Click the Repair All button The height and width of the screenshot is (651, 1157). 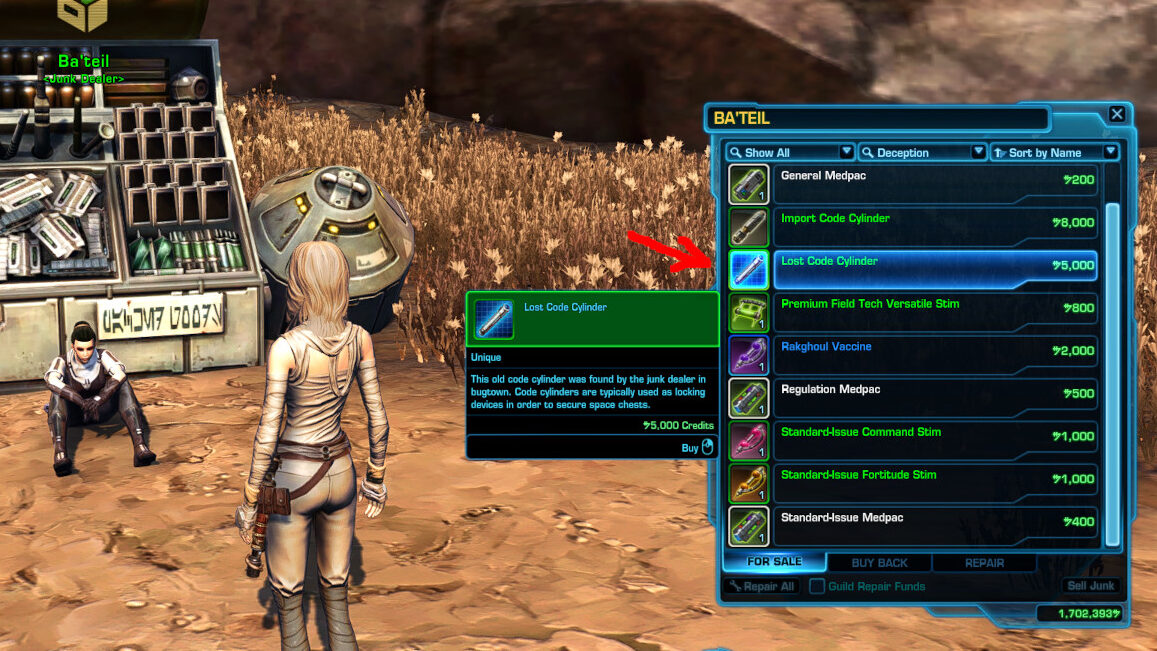coord(762,587)
